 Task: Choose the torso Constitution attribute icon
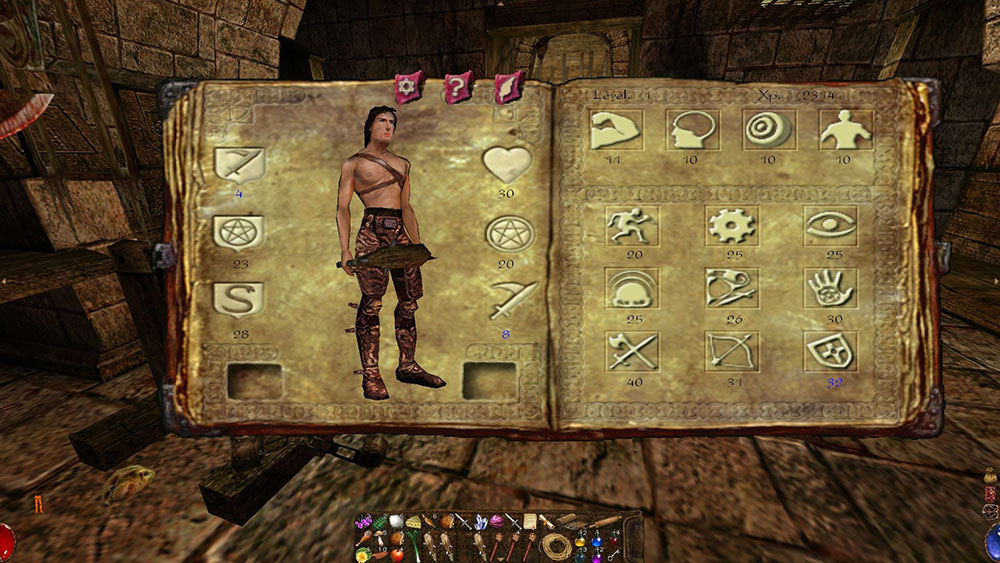point(845,129)
